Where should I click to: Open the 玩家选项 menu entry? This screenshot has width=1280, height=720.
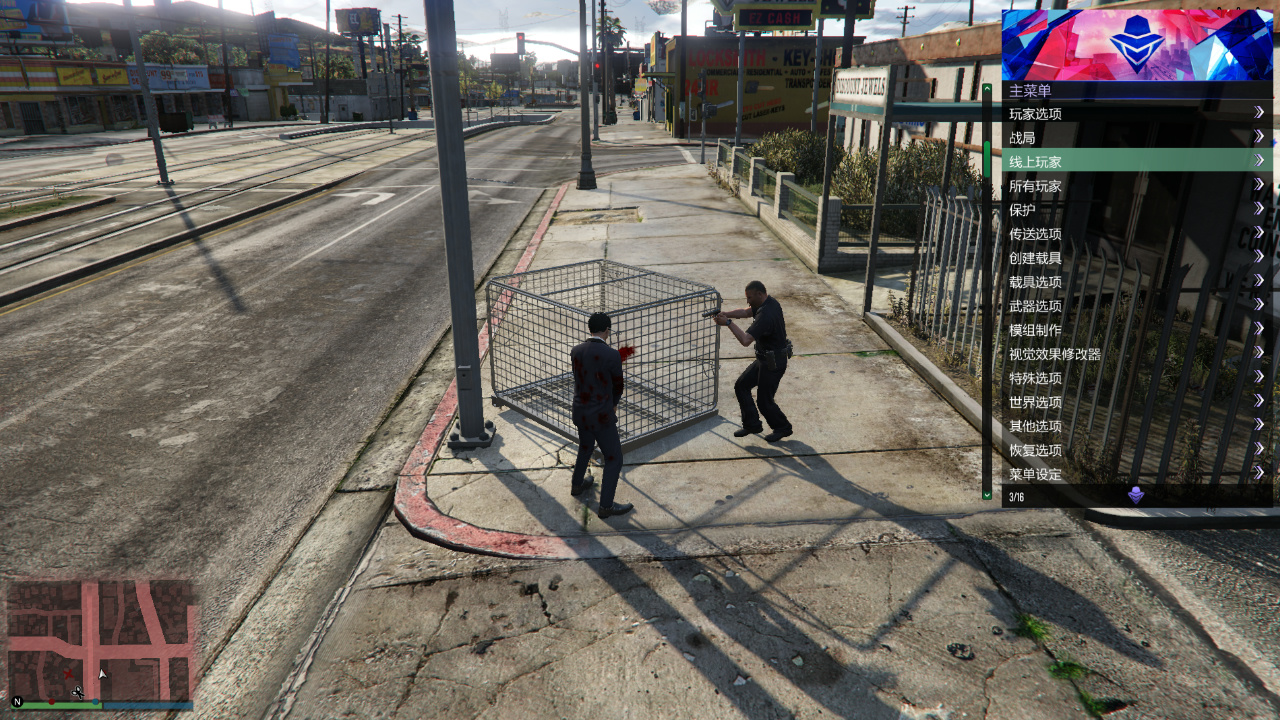(x=1135, y=114)
